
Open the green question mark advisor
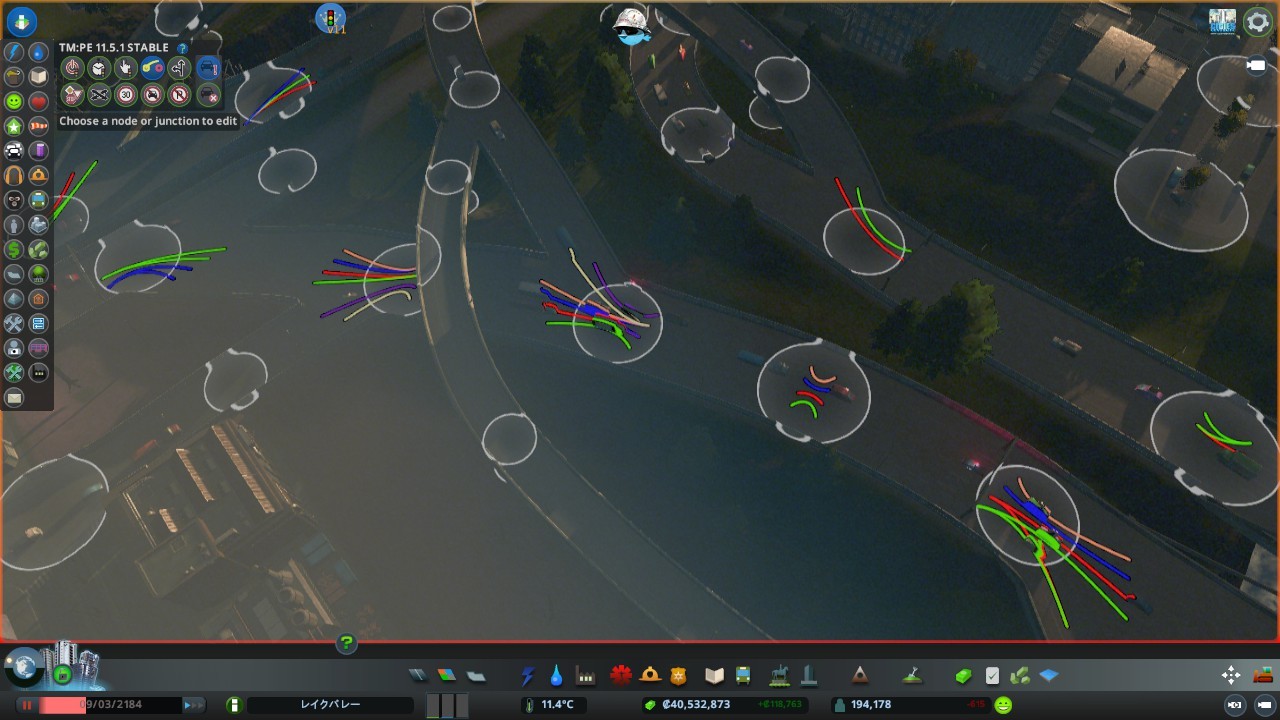[346, 643]
